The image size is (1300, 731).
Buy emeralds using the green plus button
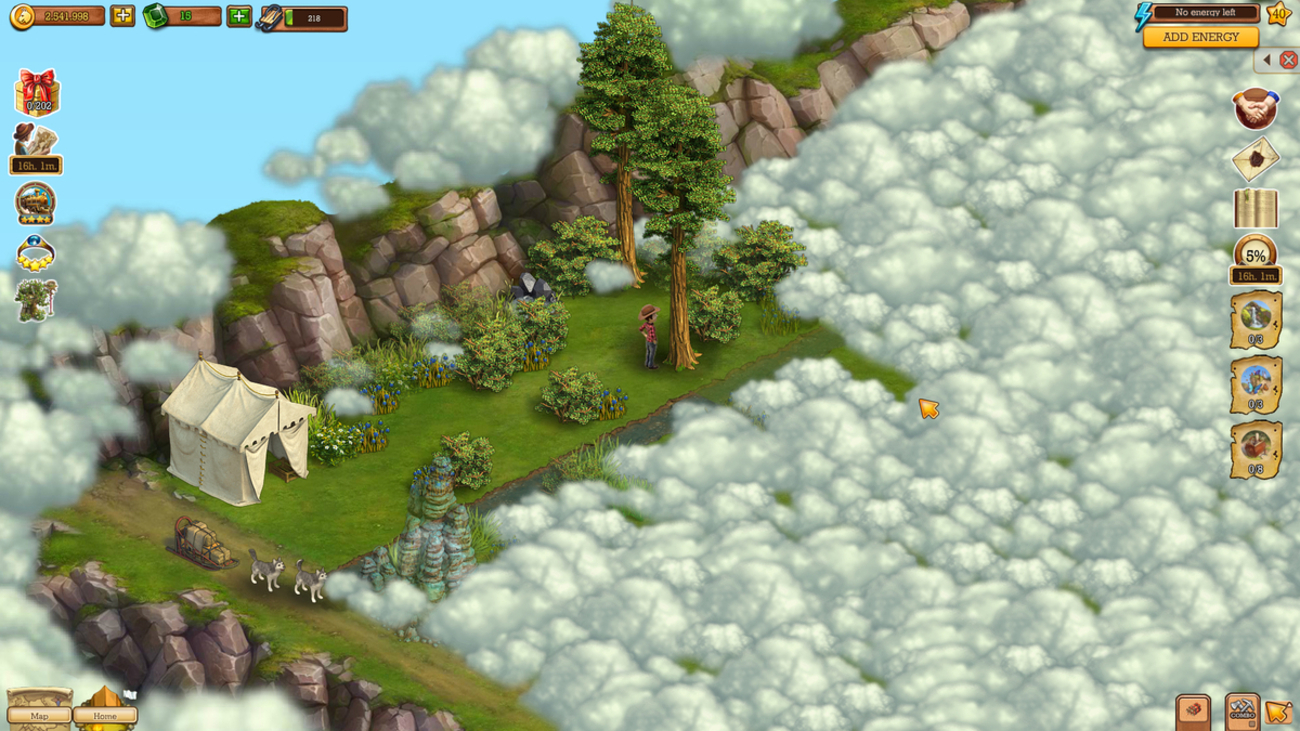coord(239,16)
